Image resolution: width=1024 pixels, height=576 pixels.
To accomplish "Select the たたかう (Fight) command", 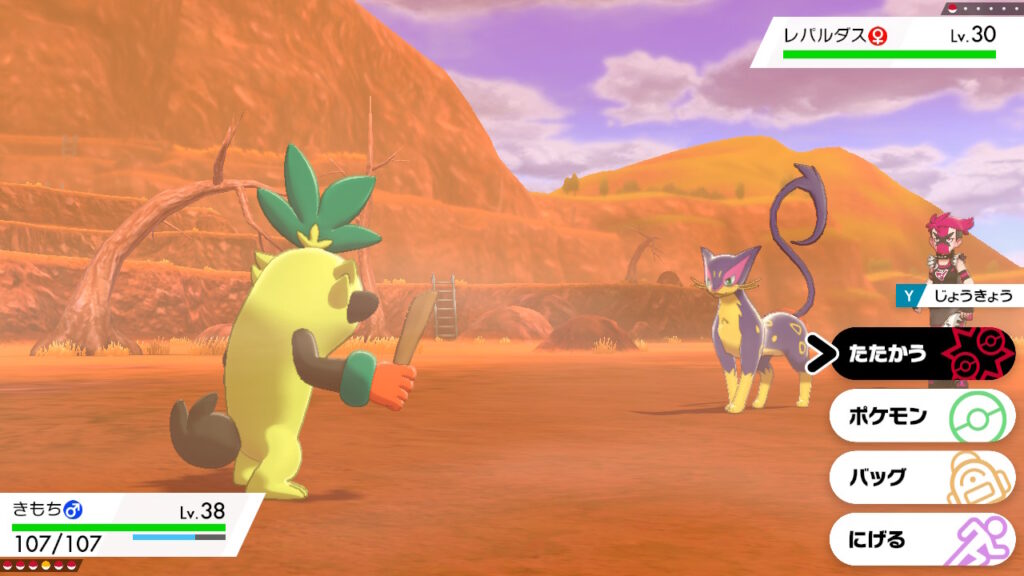I will pos(922,354).
